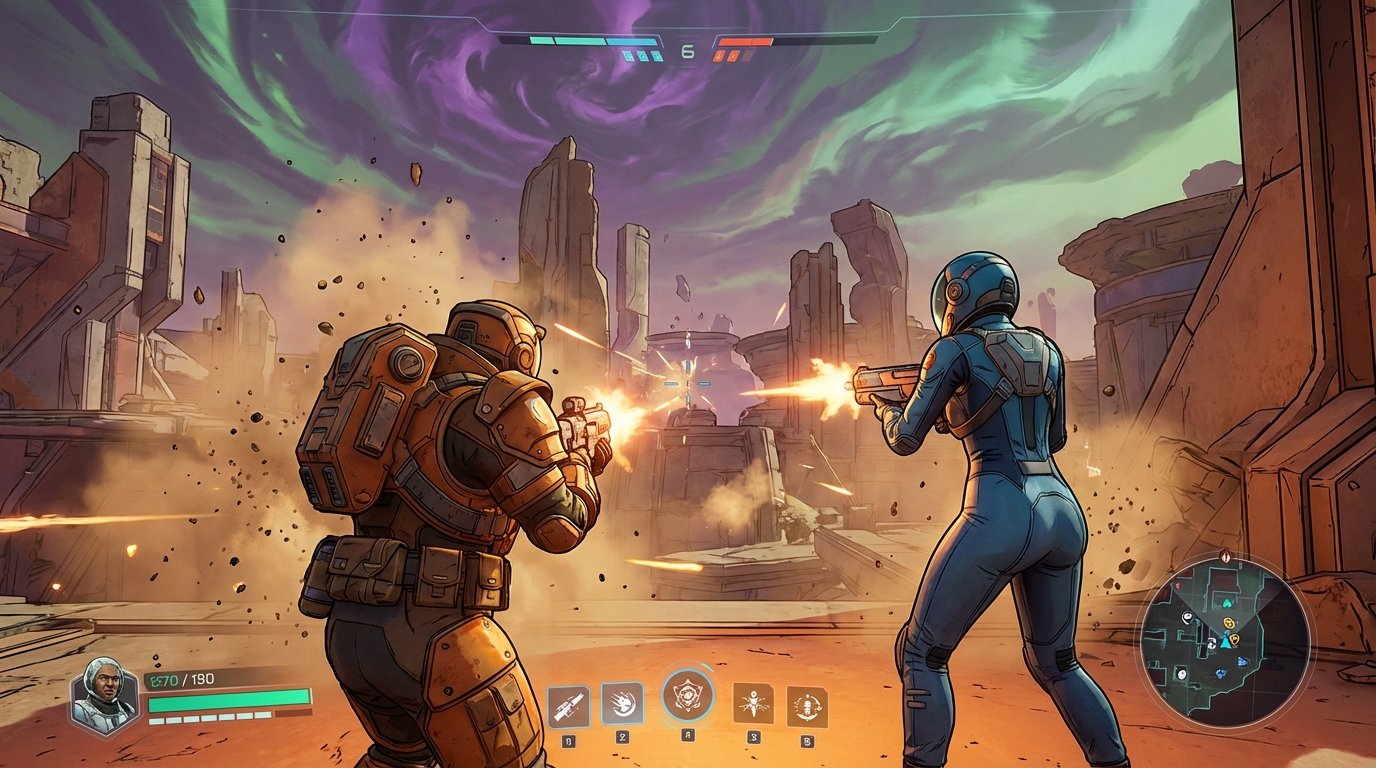Screen dimensions: 1376x768
Task: Click the 570/190 health text label
Action: [180, 678]
